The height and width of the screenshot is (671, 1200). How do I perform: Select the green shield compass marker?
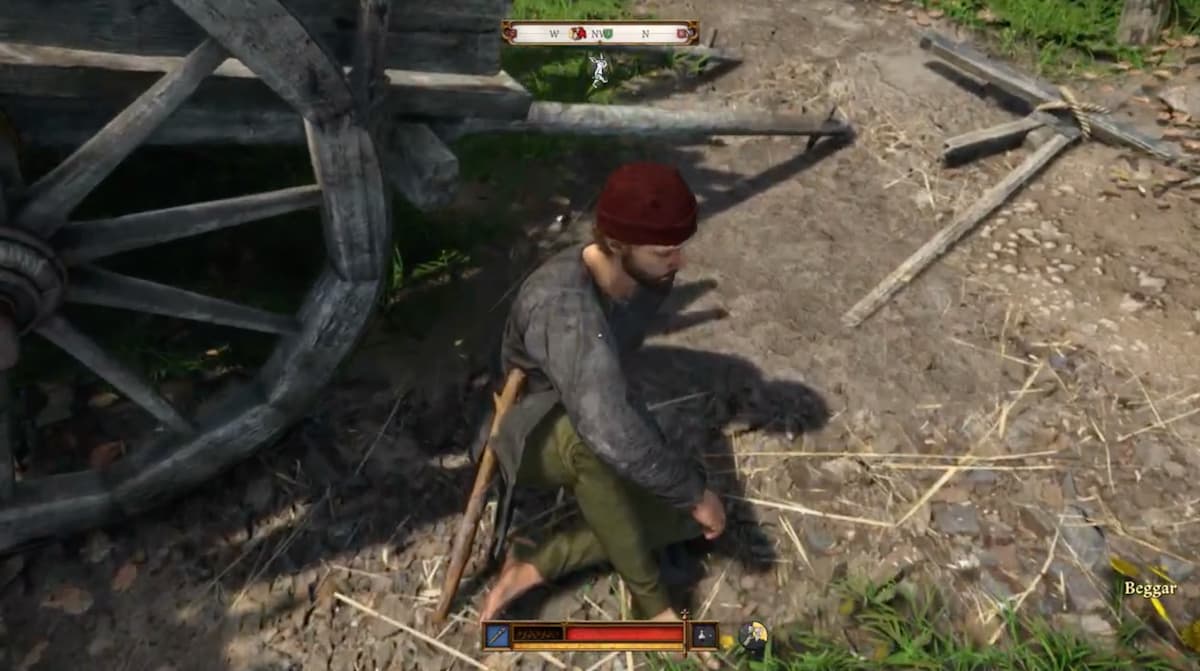pos(608,33)
